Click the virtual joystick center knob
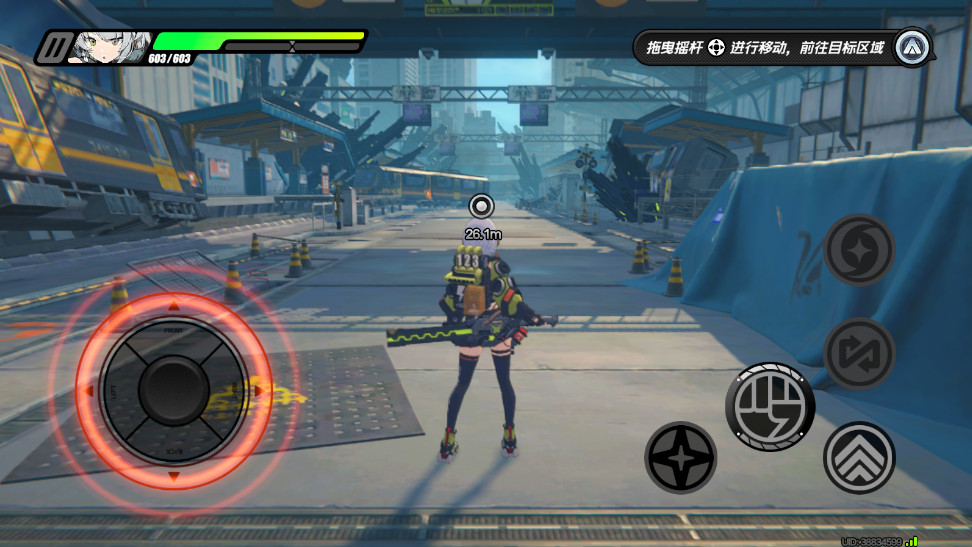 coord(174,390)
